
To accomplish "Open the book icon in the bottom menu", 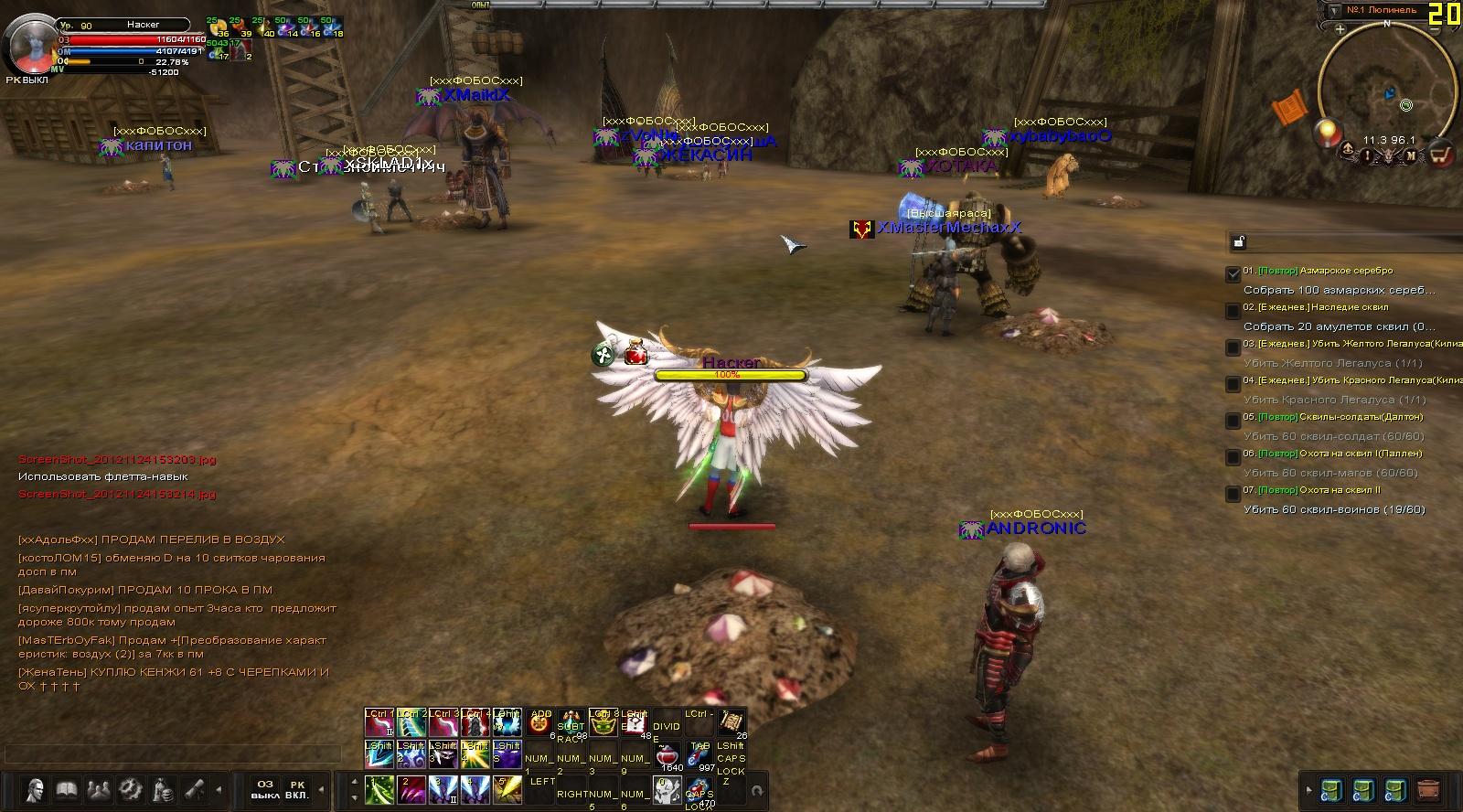I will pyautogui.click(x=67, y=789).
